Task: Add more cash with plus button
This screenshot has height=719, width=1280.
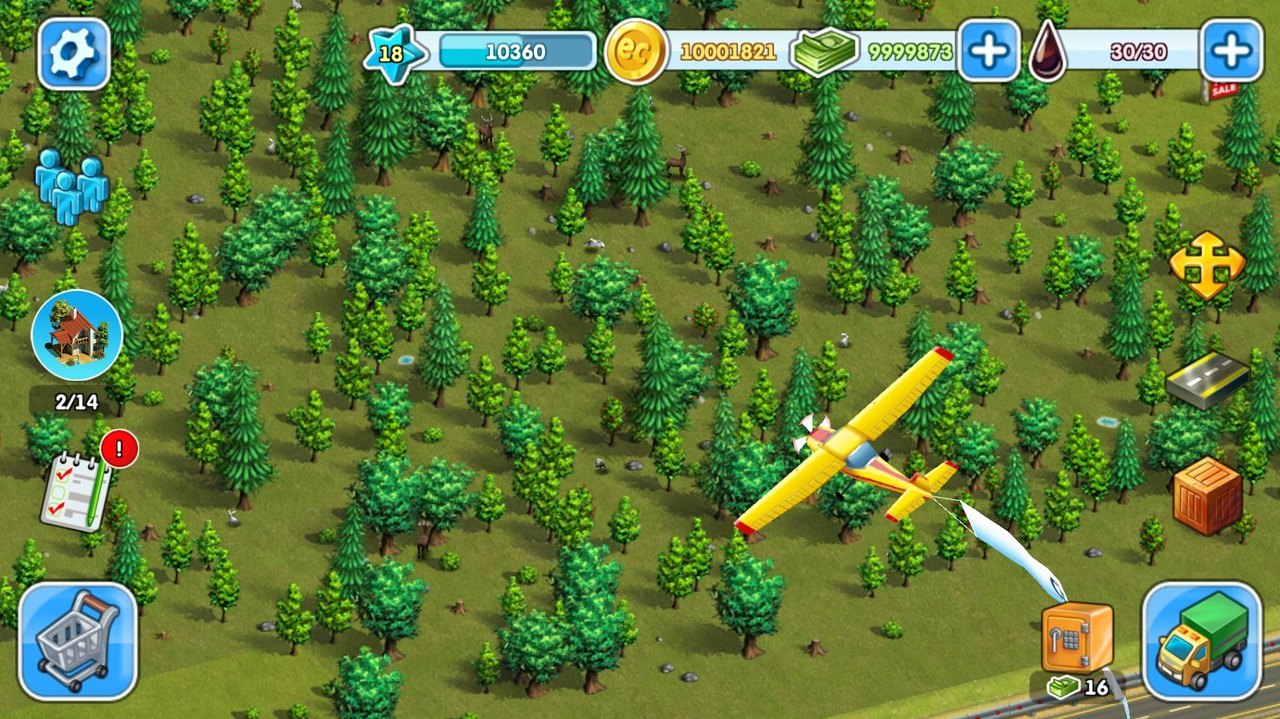Action: pos(988,50)
